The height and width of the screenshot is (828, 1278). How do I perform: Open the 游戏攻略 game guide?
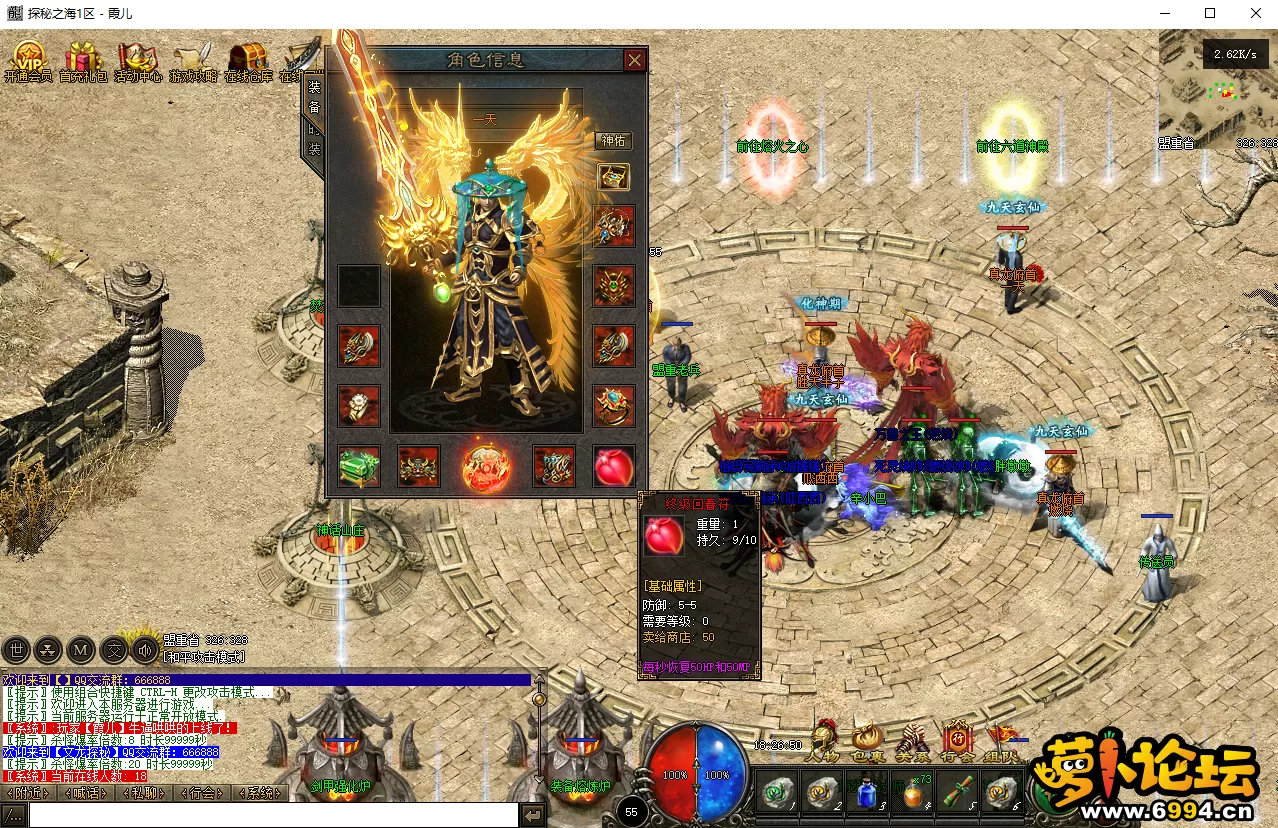click(193, 58)
